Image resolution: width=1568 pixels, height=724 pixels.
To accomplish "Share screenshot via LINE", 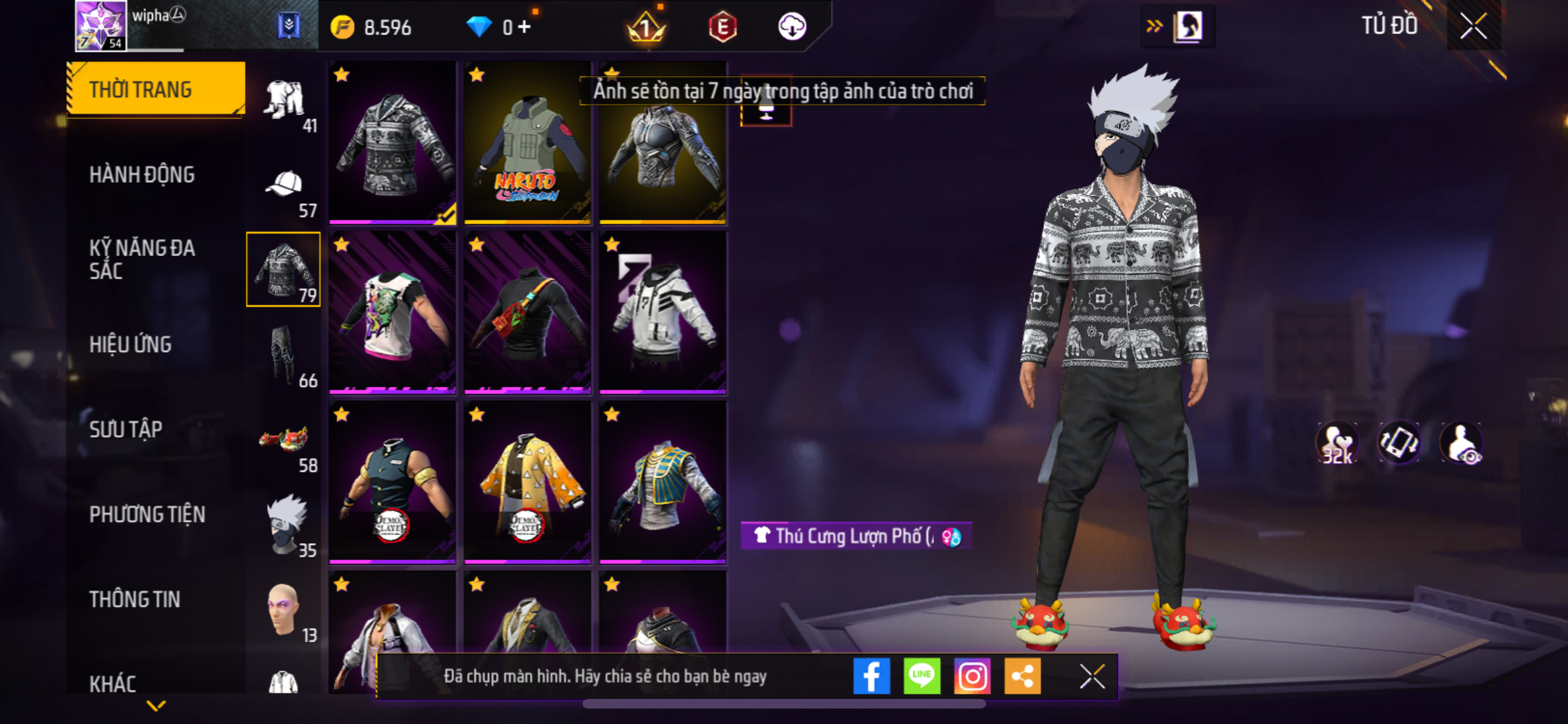I will click(922, 676).
